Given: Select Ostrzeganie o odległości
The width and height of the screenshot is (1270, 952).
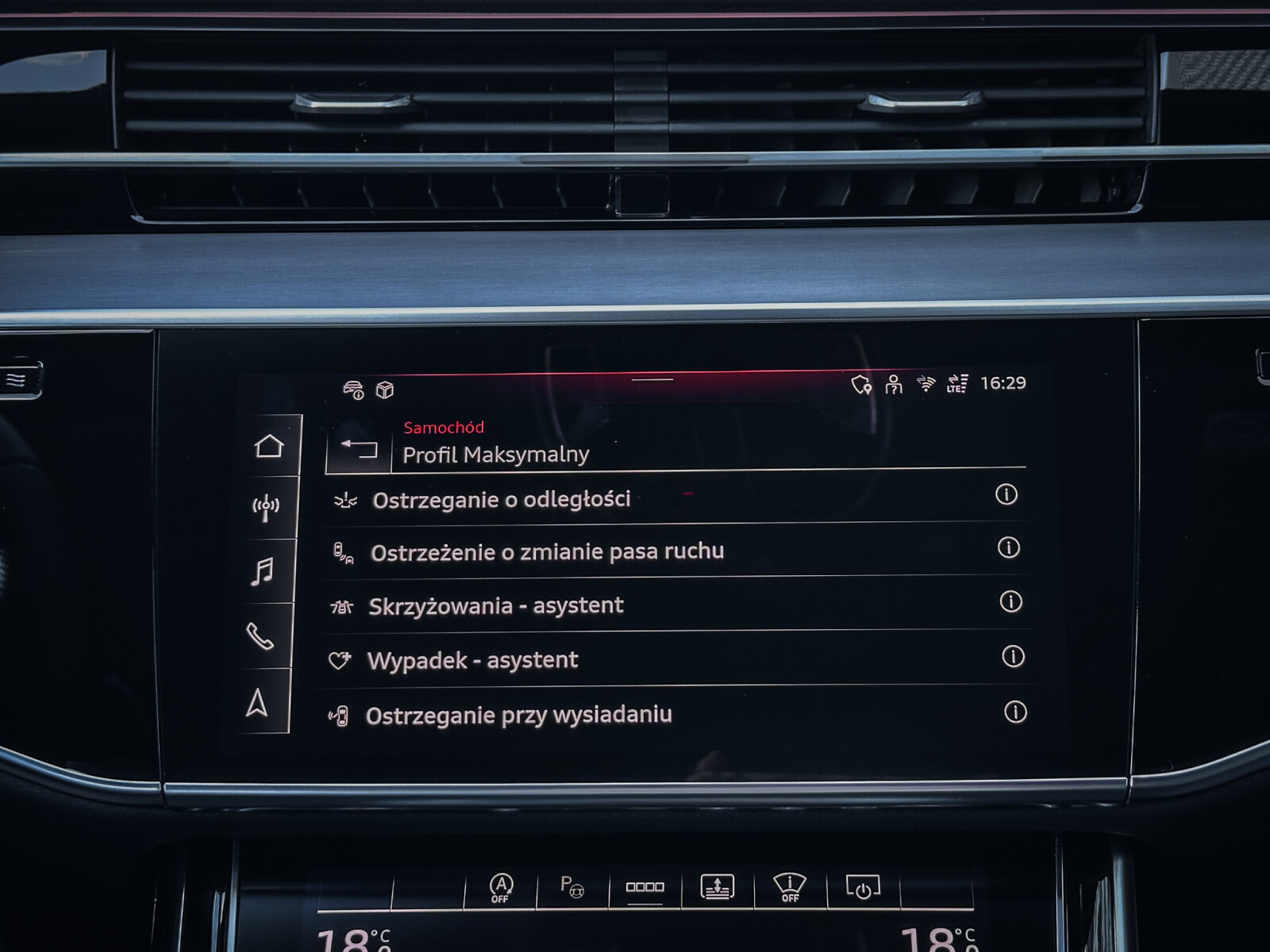Looking at the screenshot, I should click(501, 500).
